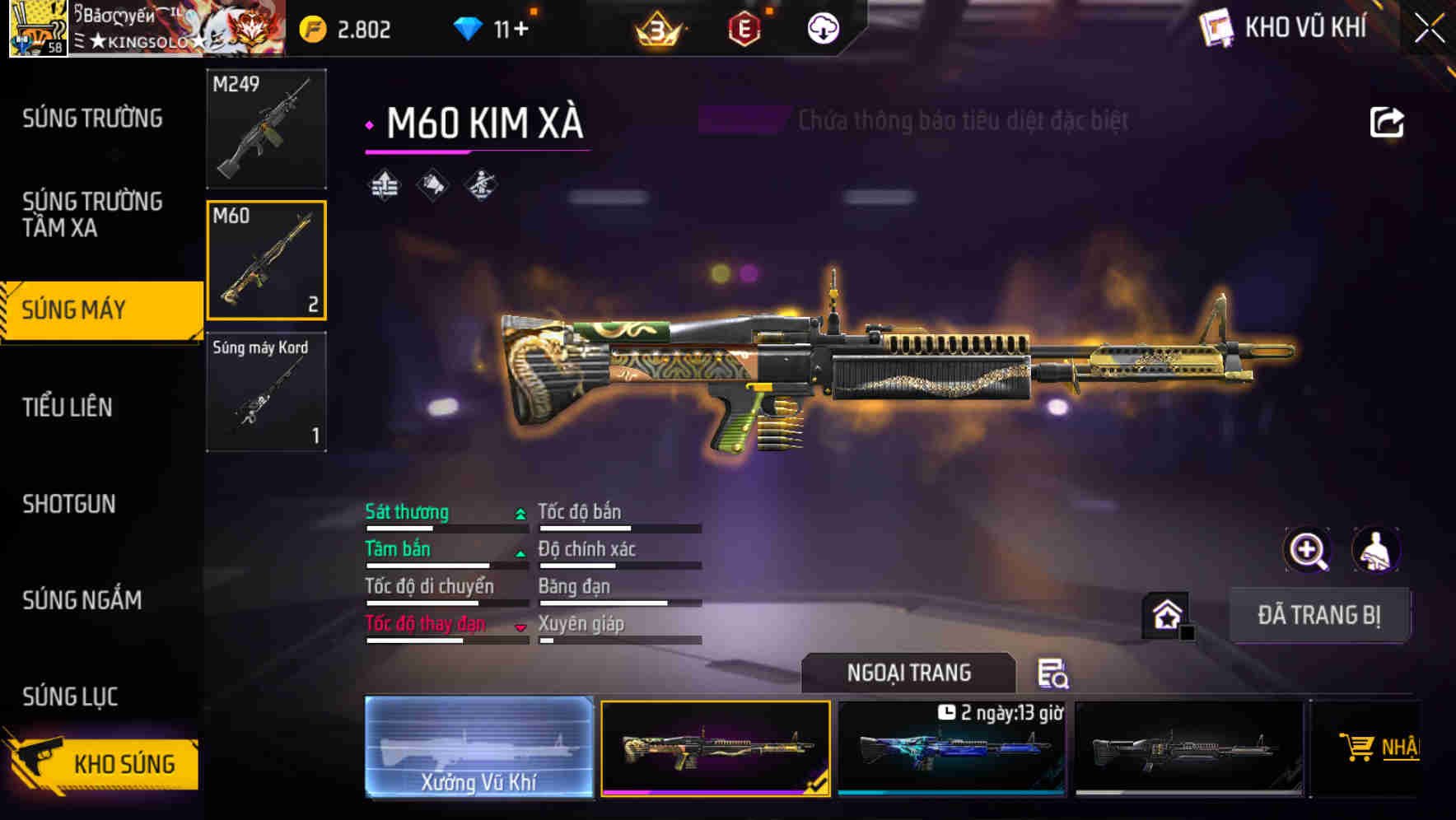
Task: Click the share icon near KHO VŨ KHÍ
Action: [1388, 122]
